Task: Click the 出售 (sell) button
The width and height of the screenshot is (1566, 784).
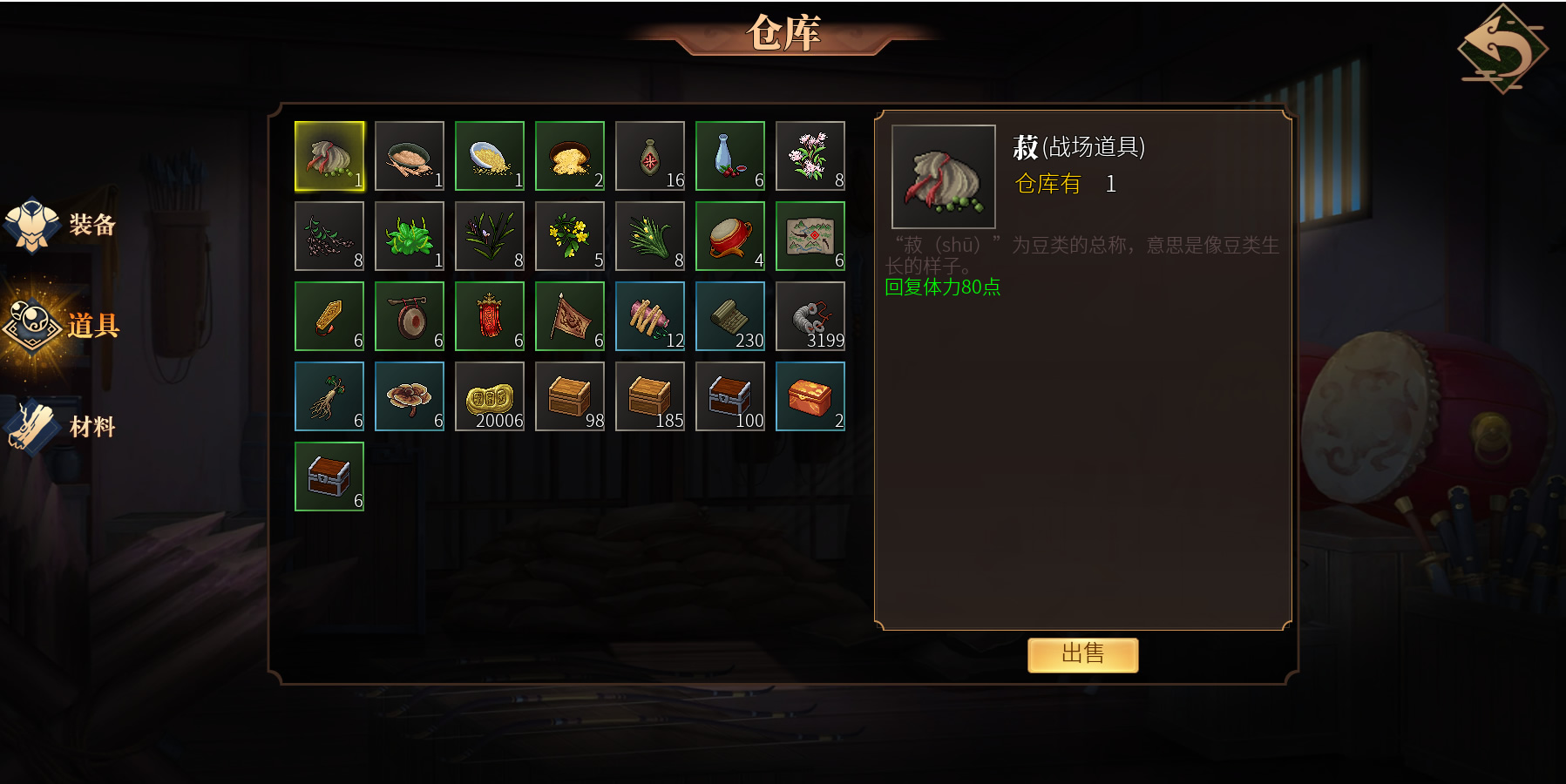Action: tap(1082, 654)
